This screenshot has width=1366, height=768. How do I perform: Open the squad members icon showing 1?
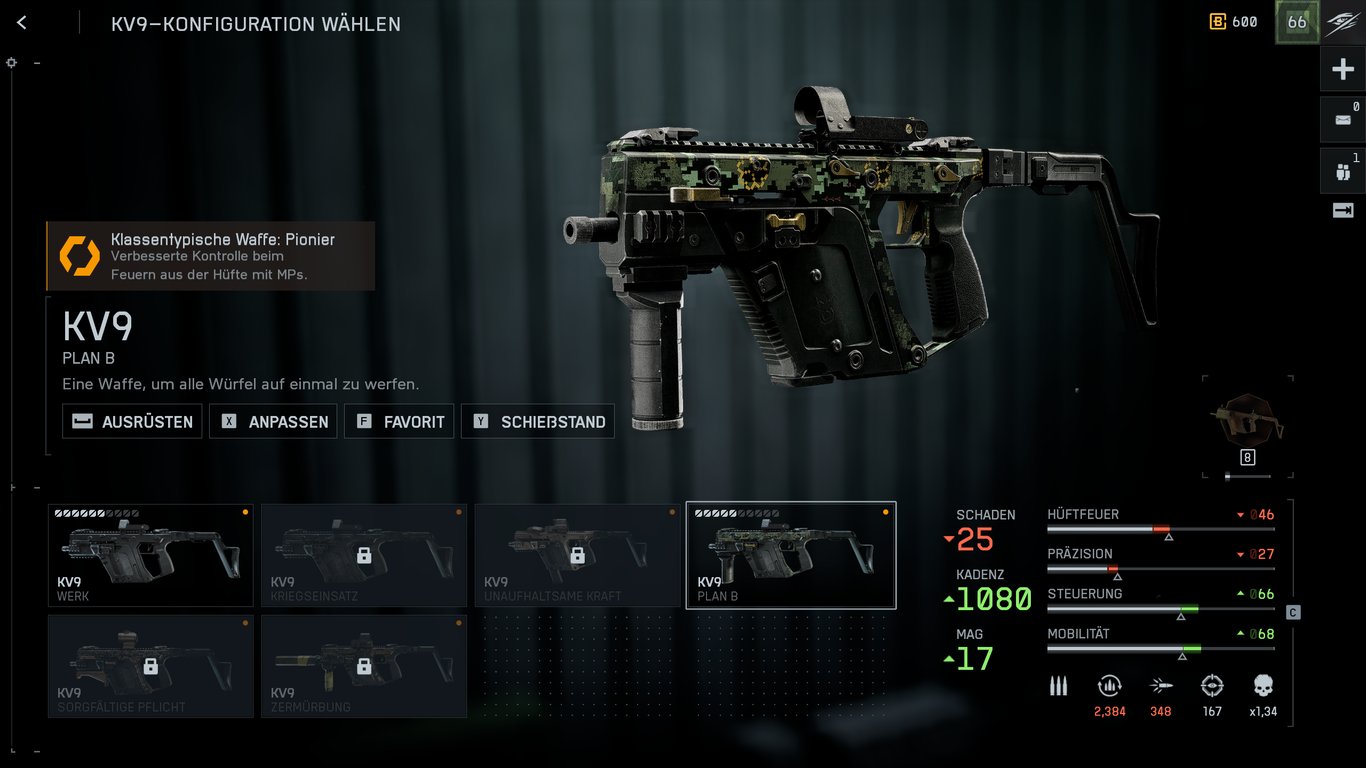(1343, 170)
